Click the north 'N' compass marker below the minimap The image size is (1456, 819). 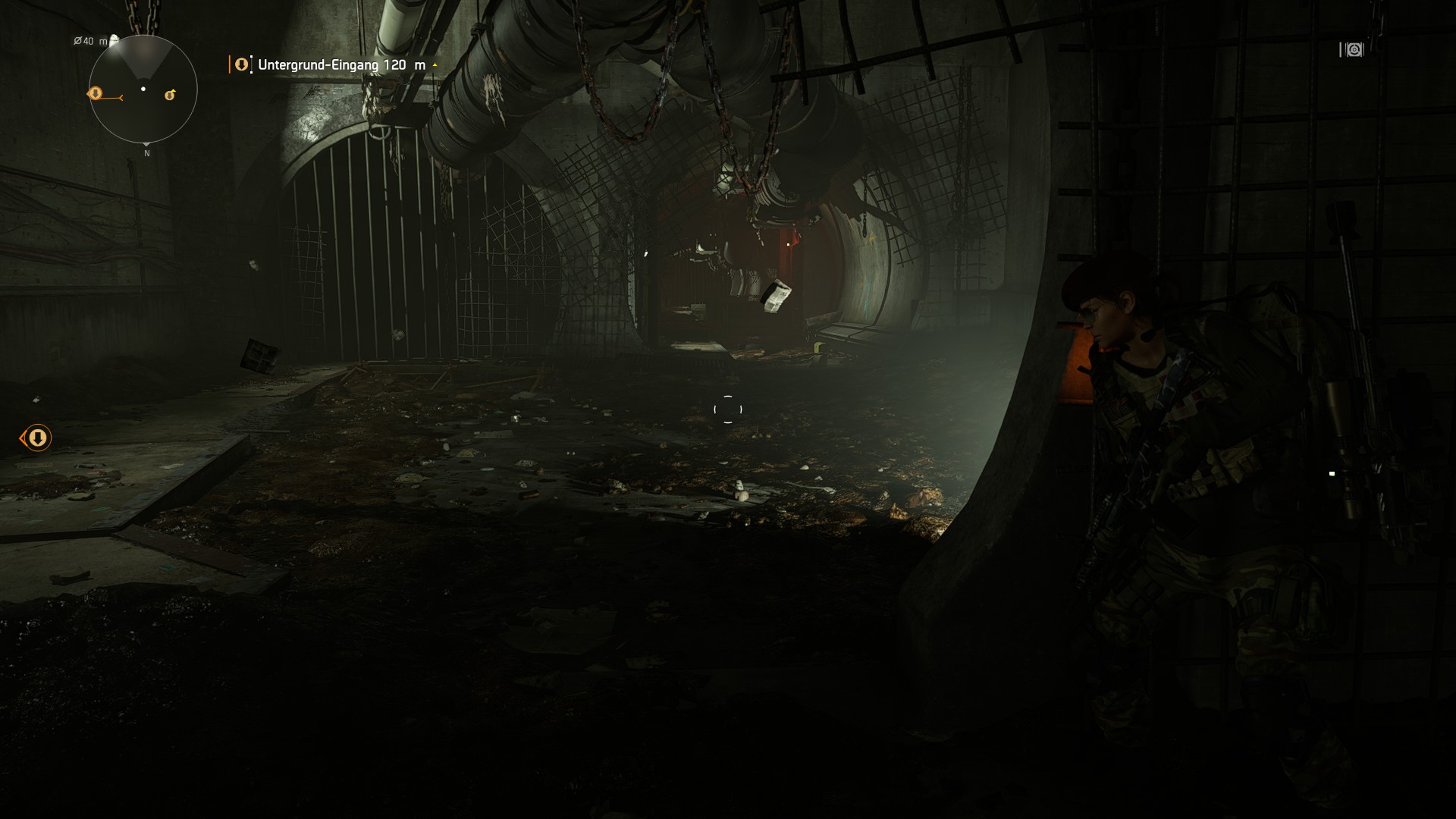(x=147, y=152)
